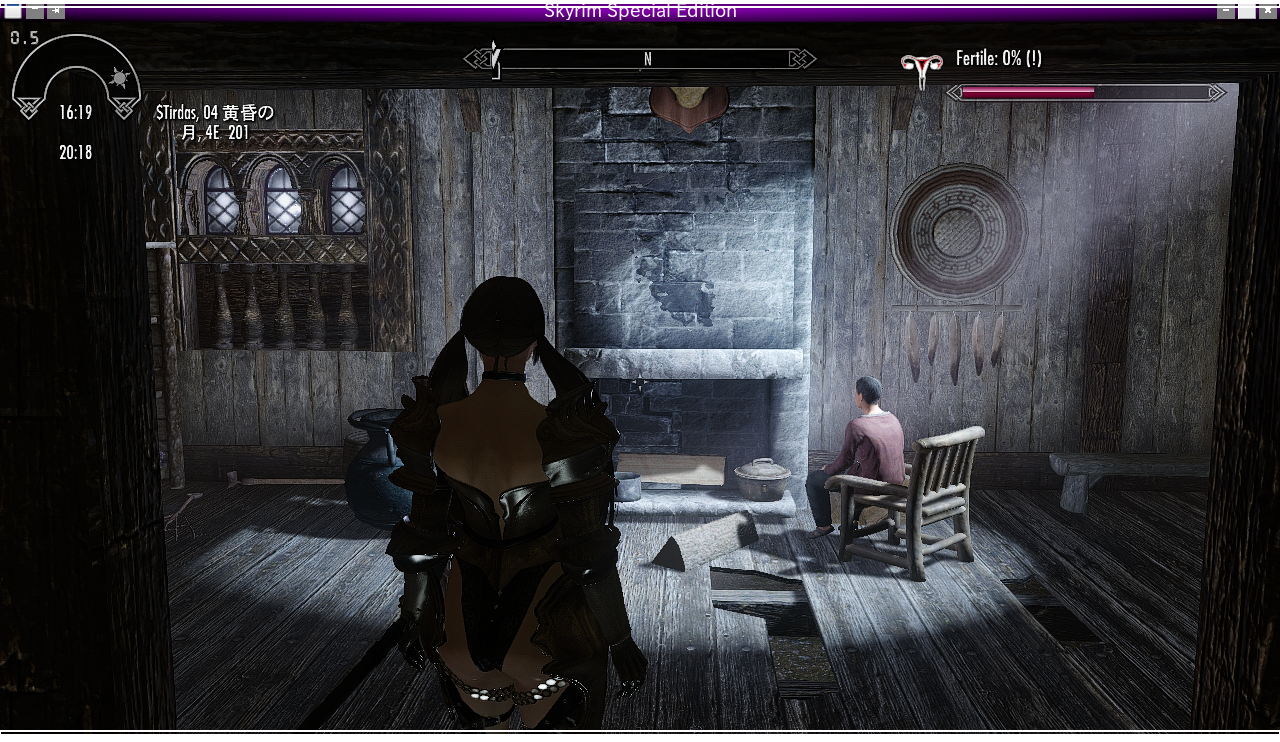The width and height of the screenshot is (1280, 742).
Task: Click the left knot ornament under the clock arc
Action: (x=28, y=109)
